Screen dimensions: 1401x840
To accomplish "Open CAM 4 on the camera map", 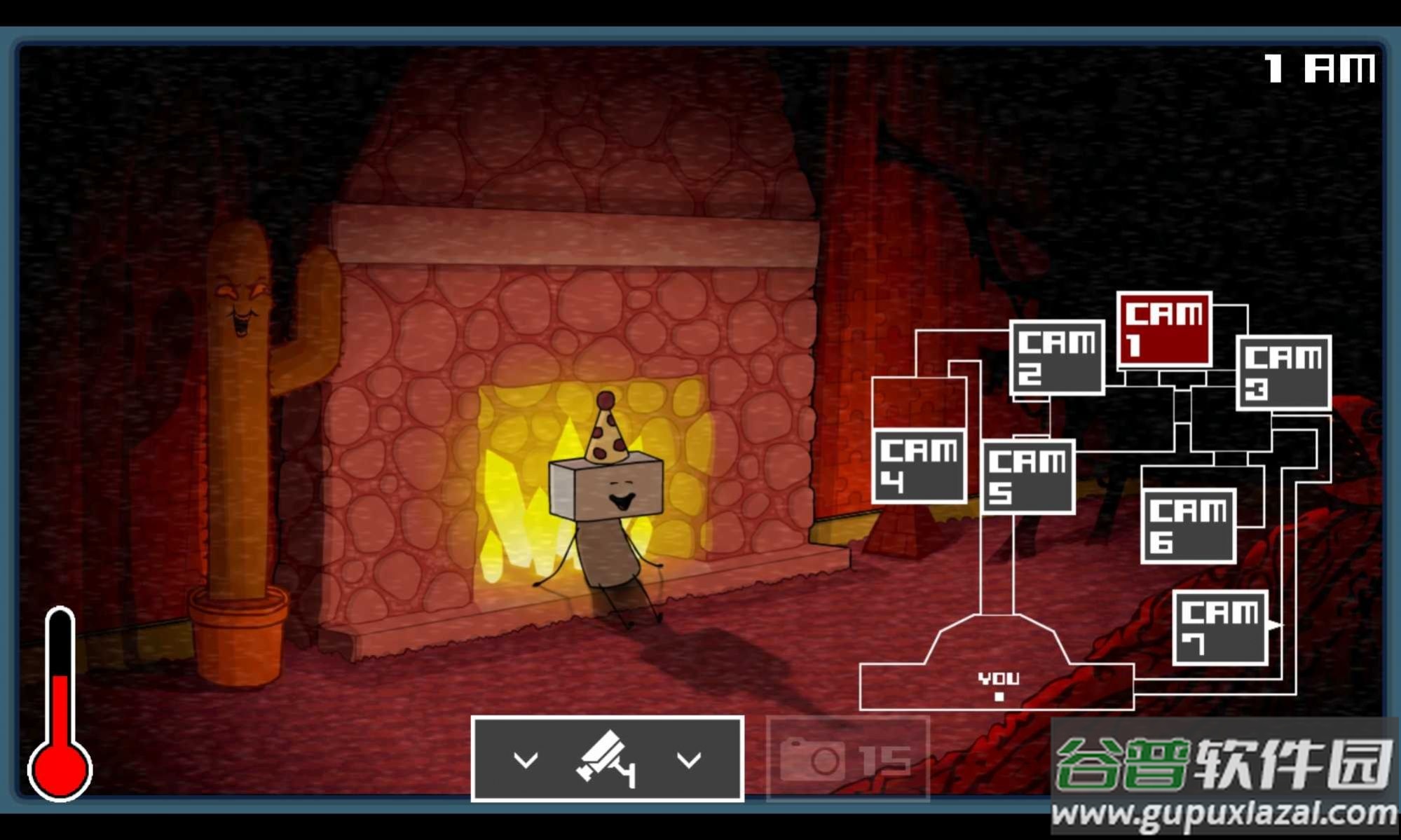I will 919,466.
